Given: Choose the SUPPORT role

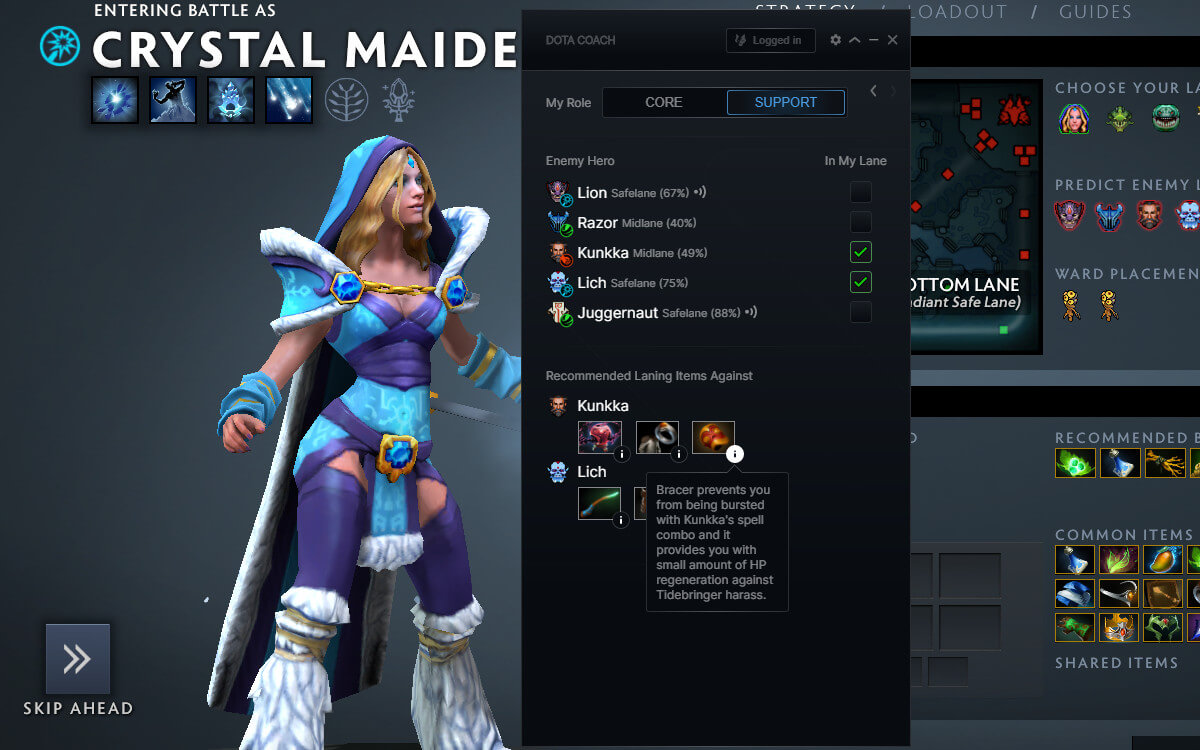Looking at the screenshot, I should (785, 102).
